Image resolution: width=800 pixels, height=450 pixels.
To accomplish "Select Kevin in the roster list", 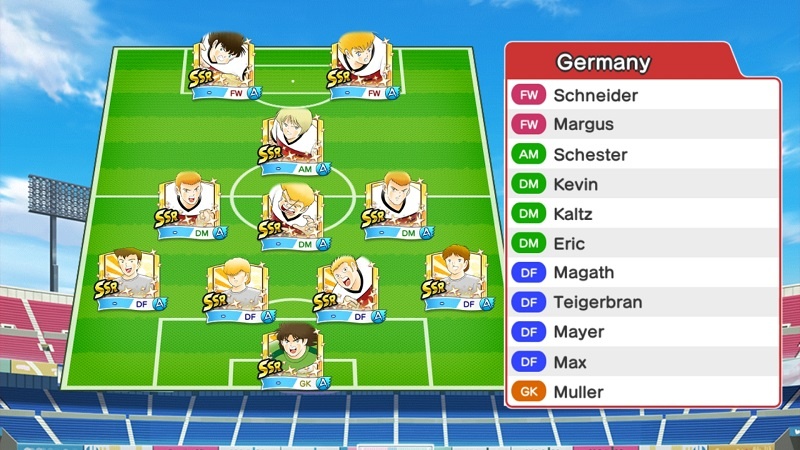I will tap(641, 185).
